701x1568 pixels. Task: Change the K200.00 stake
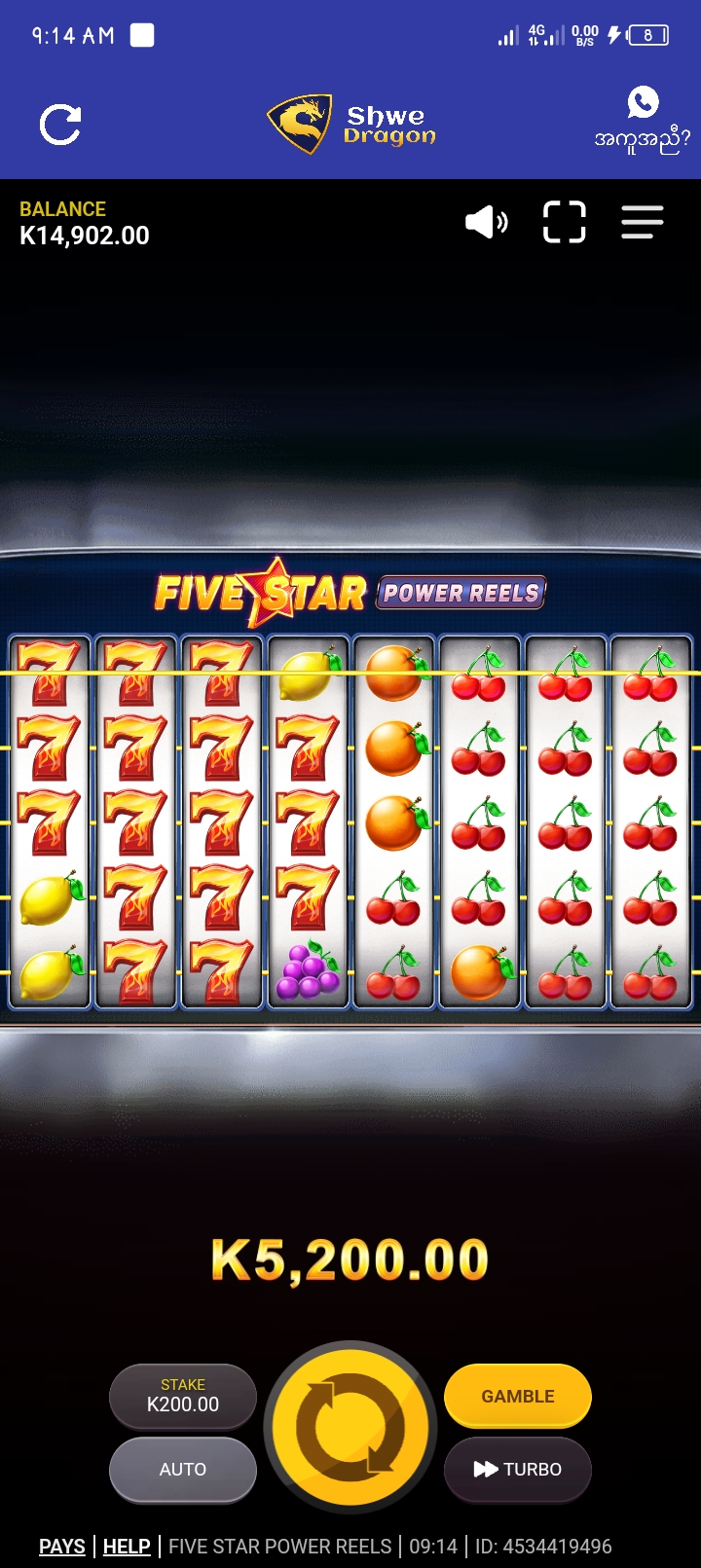pyautogui.click(x=183, y=1396)
